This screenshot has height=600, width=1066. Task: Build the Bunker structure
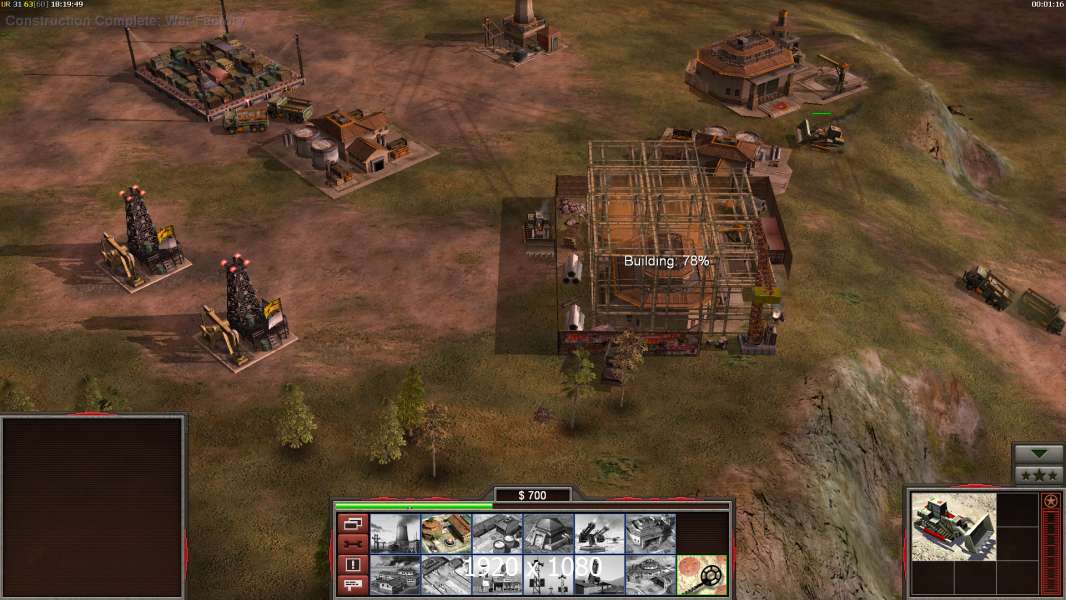pos(548,534)
